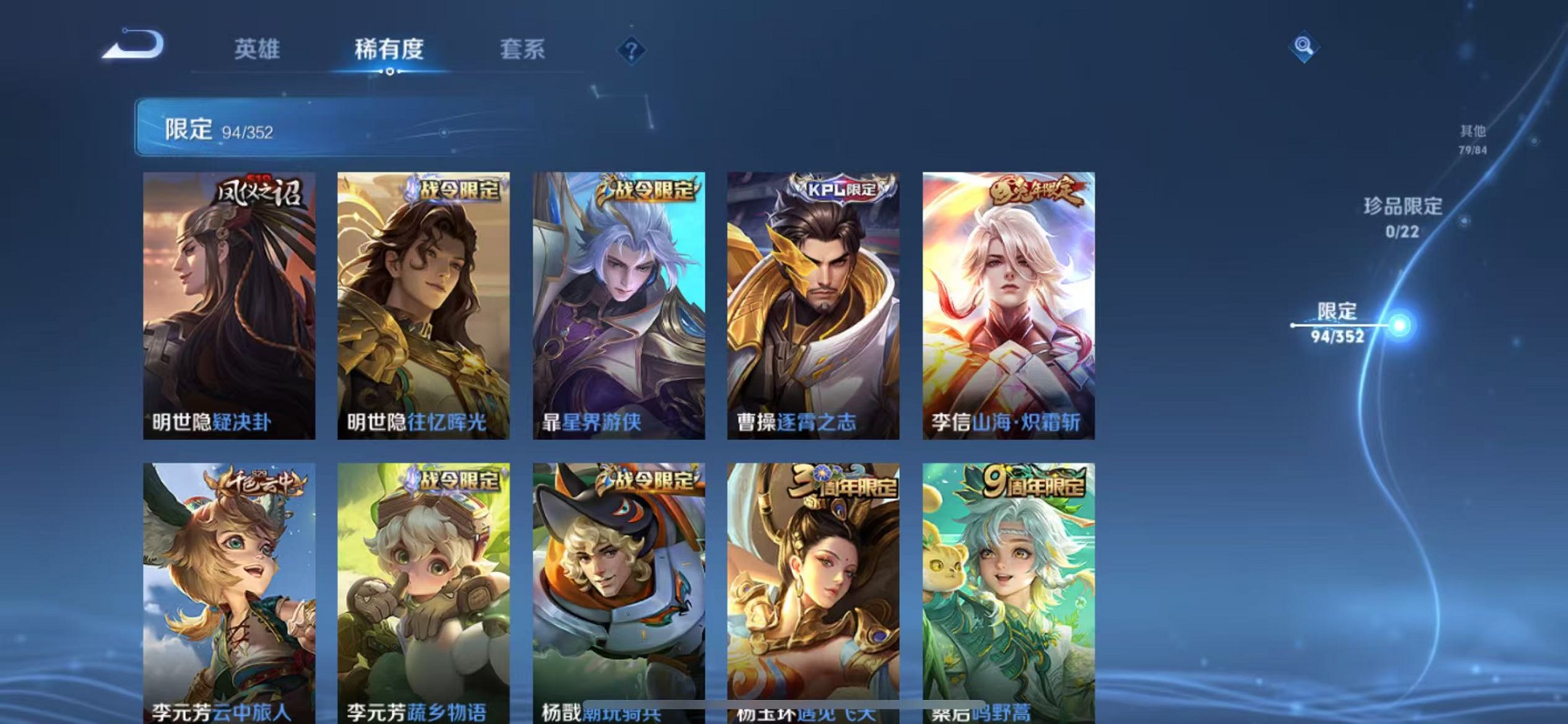Select the 其他 79/84 category
This screenshot has width=1568, height=724.
point(1473,140)
